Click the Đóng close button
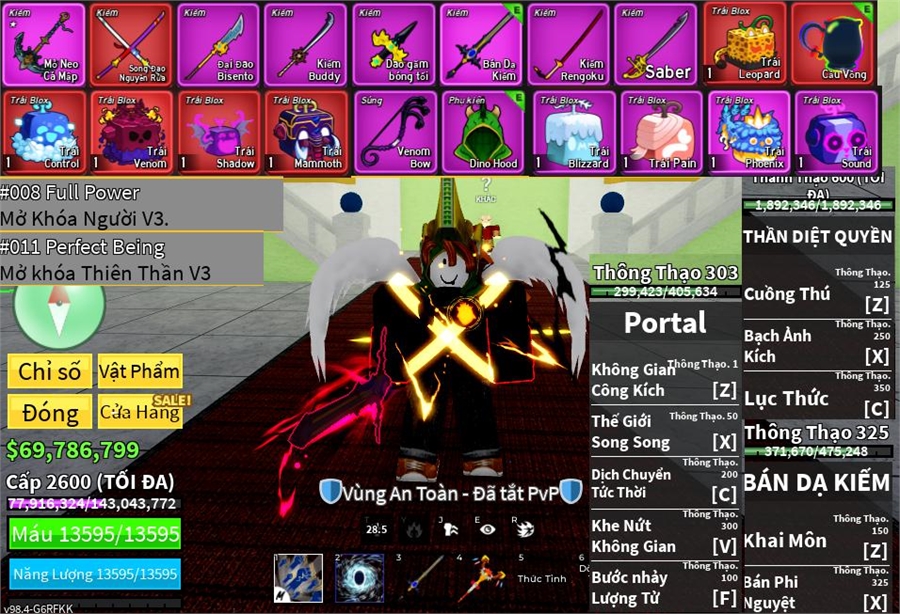The width and height of the screenshot is (900, 614). click(49, 412)
